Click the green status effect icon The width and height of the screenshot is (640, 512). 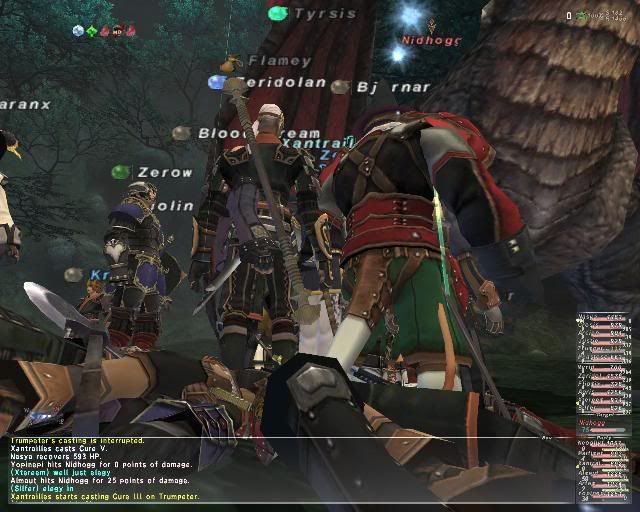click(92, 31)
